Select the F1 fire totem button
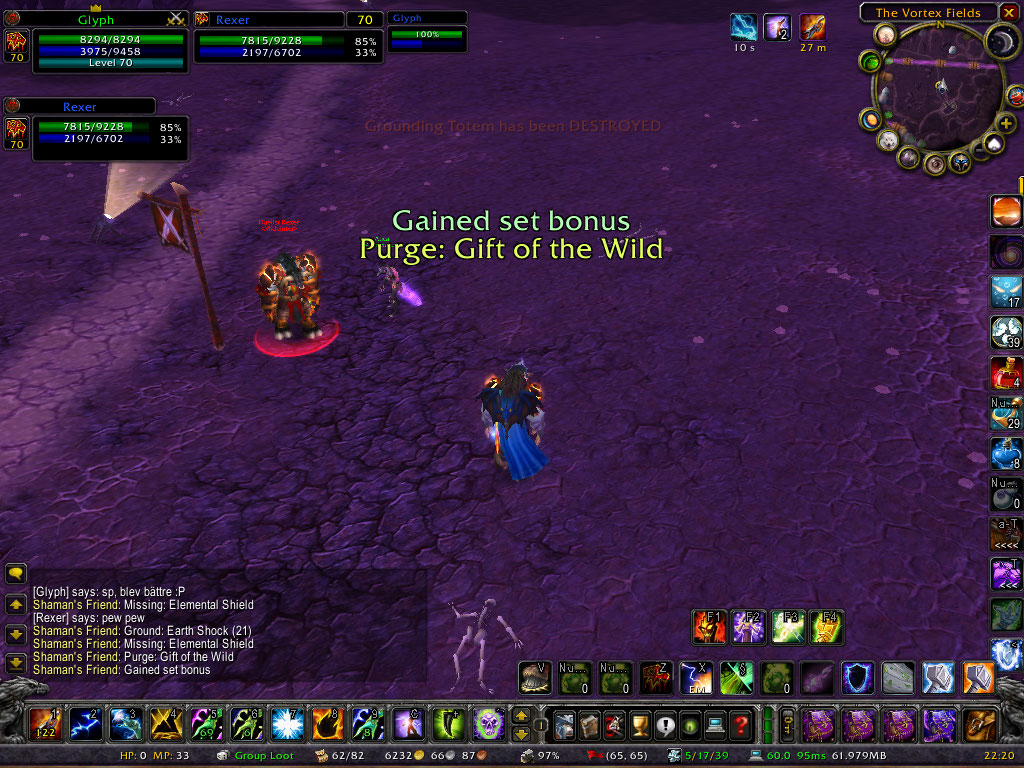The height and width of the screenshot is (768, 1024). [x=709, y=627]
